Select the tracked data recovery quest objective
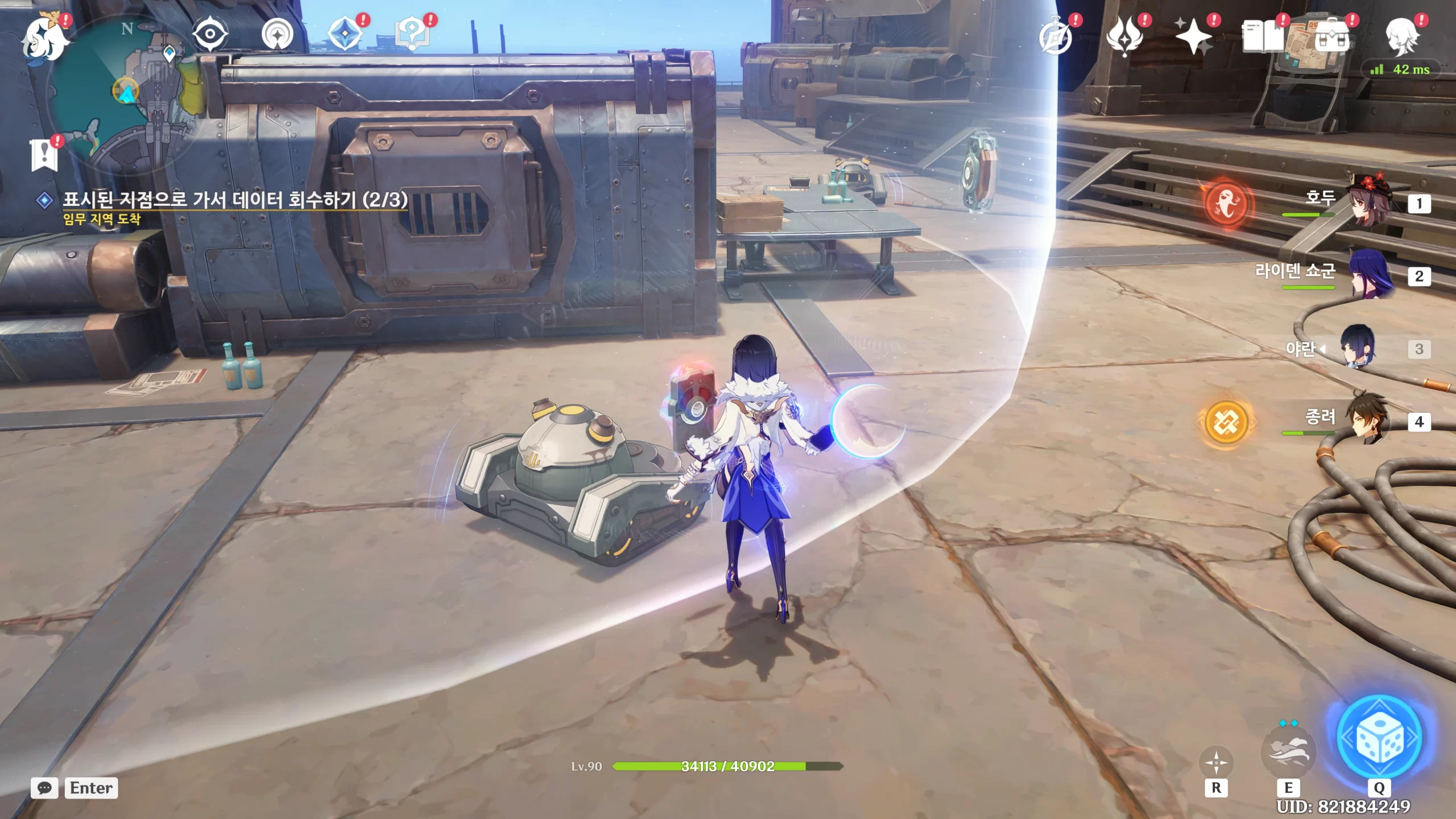 point(234,200)
